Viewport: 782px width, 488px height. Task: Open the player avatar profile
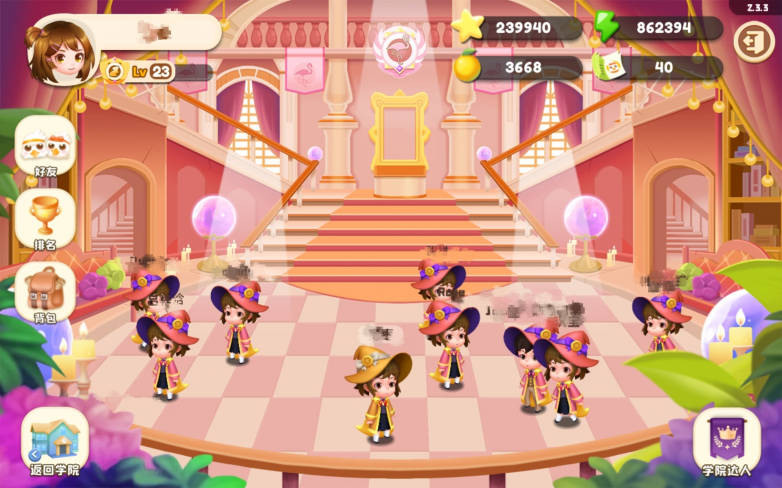coord(63,50)
